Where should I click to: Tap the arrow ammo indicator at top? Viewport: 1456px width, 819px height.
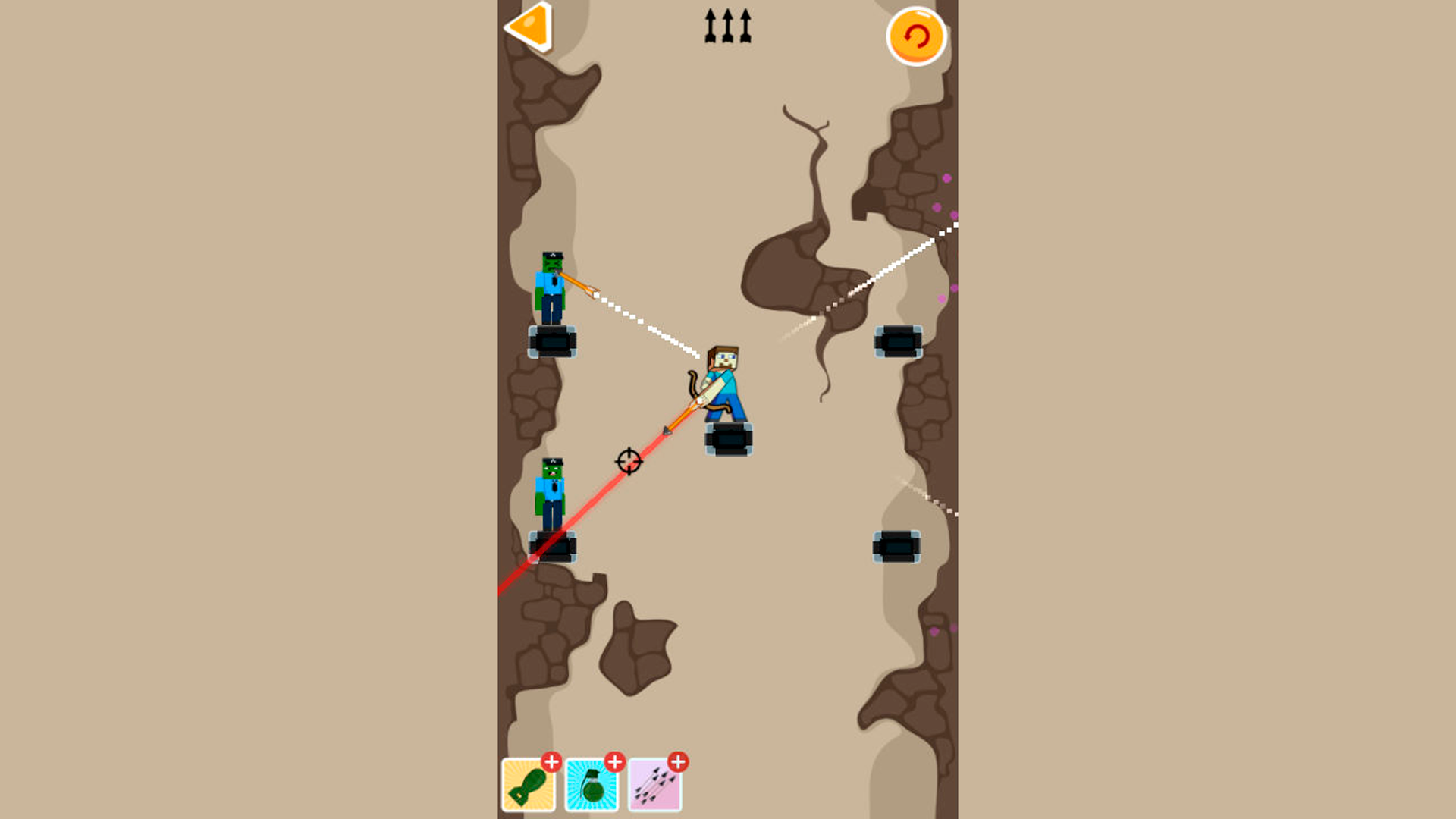[726, 25]
